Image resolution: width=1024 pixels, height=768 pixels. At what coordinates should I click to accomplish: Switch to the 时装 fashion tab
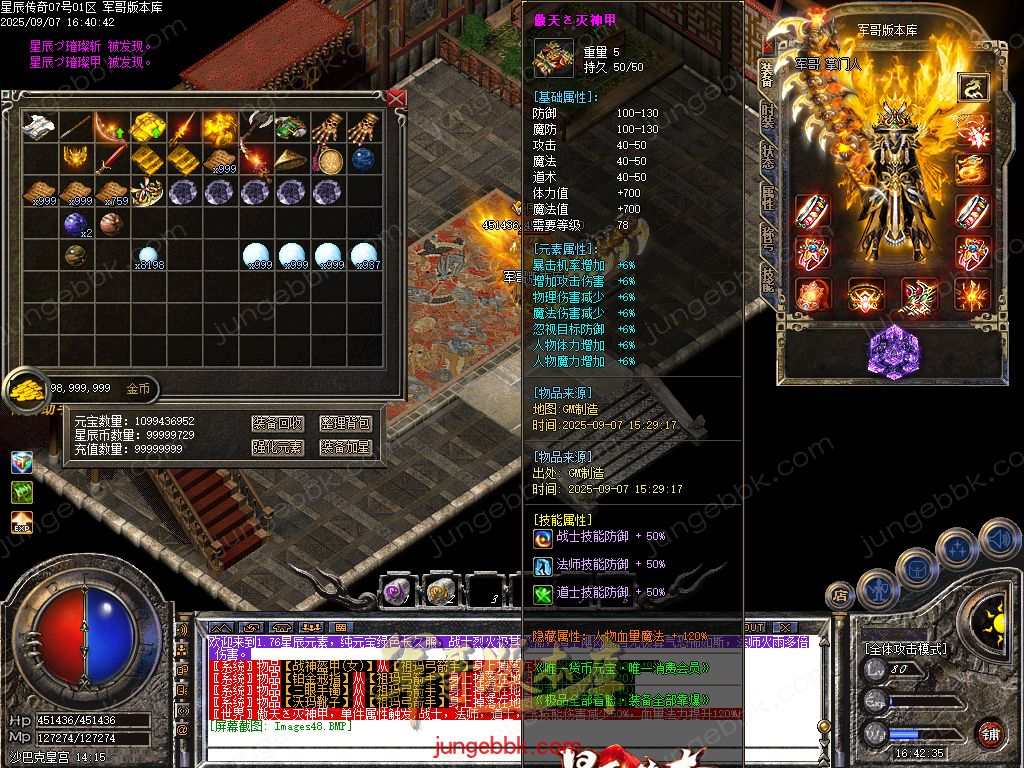[x=767, y=113]
